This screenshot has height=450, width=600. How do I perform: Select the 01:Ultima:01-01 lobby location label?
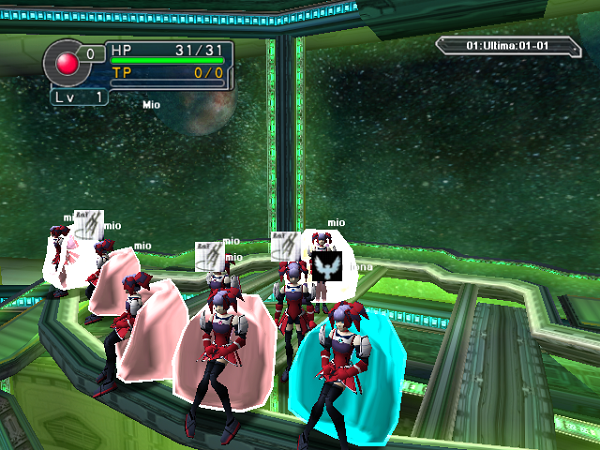pyautogui.click(x=508, y=46)
